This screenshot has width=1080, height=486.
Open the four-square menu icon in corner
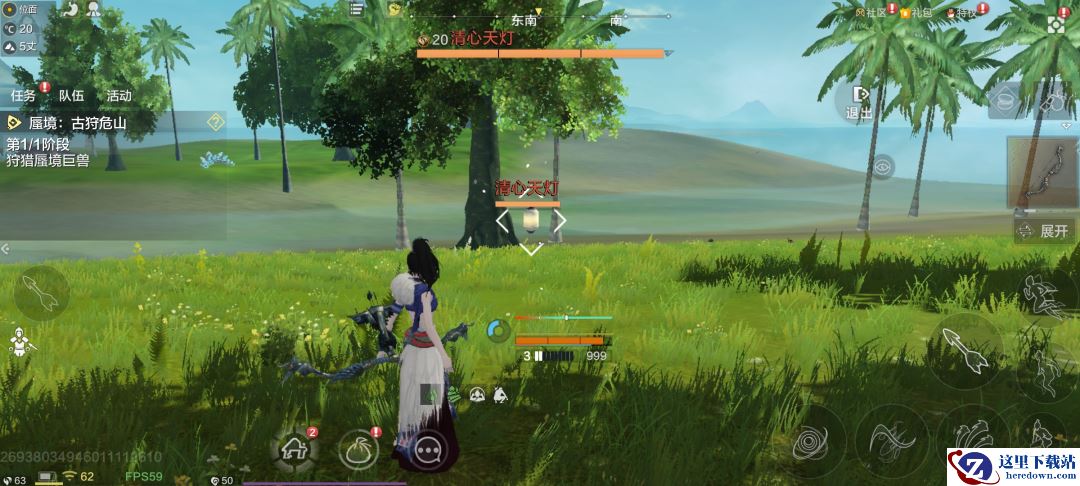(x=1056, y=23)
